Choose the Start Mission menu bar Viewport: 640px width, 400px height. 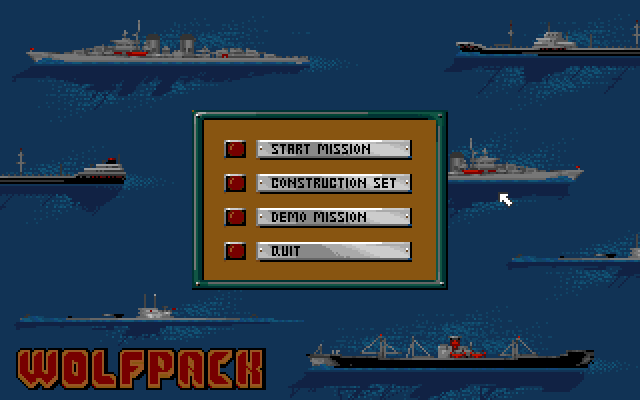pyautogui.click(x=334, y=149)
